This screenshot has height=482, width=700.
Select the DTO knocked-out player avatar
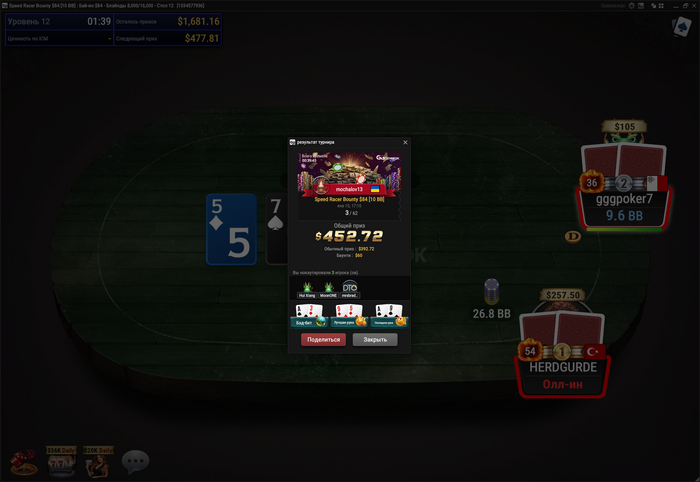(350, 289)
